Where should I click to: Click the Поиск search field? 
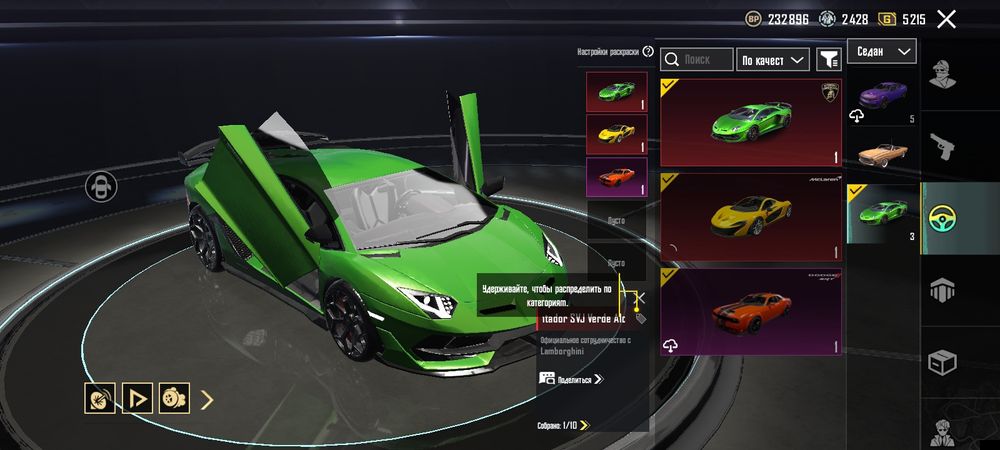[697, 60]
